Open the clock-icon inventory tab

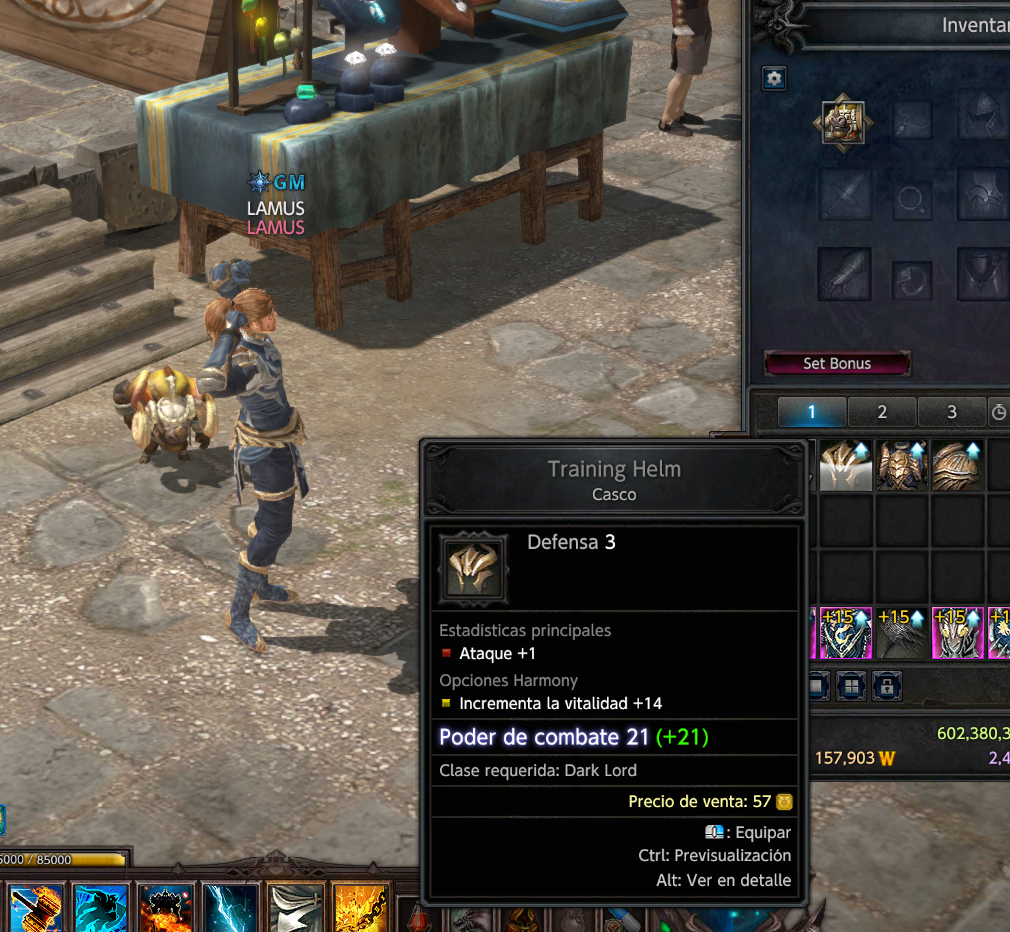point(998,412)
